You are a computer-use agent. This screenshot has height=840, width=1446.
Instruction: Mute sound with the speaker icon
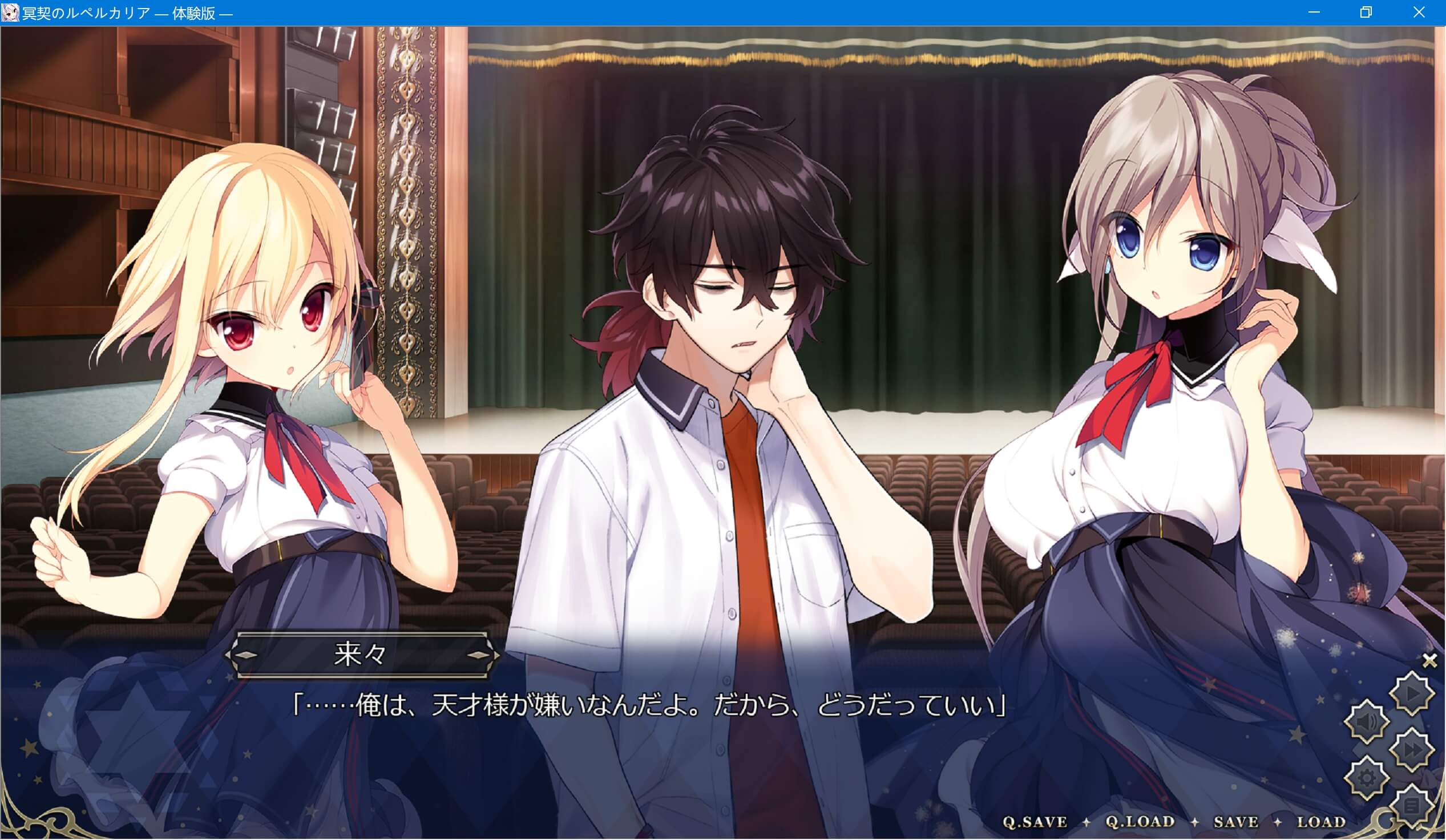click(1367, 721)
